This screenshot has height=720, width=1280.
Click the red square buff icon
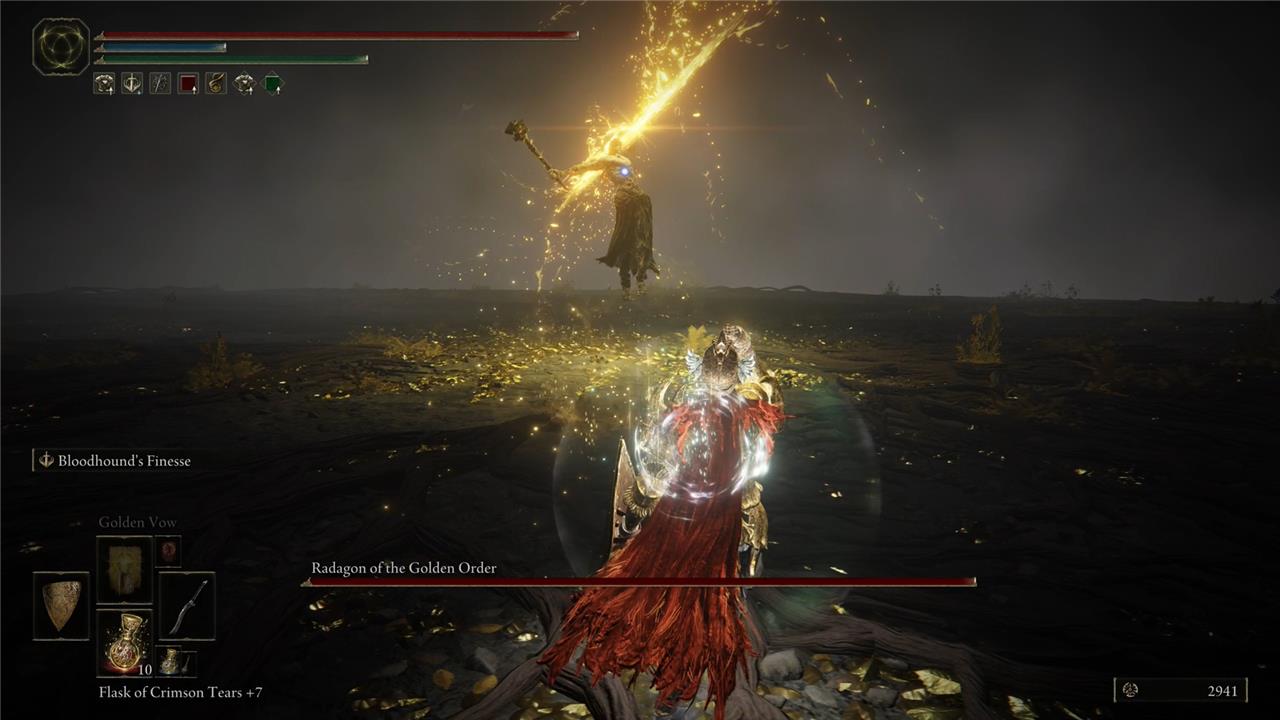click(x=188, y=84)
